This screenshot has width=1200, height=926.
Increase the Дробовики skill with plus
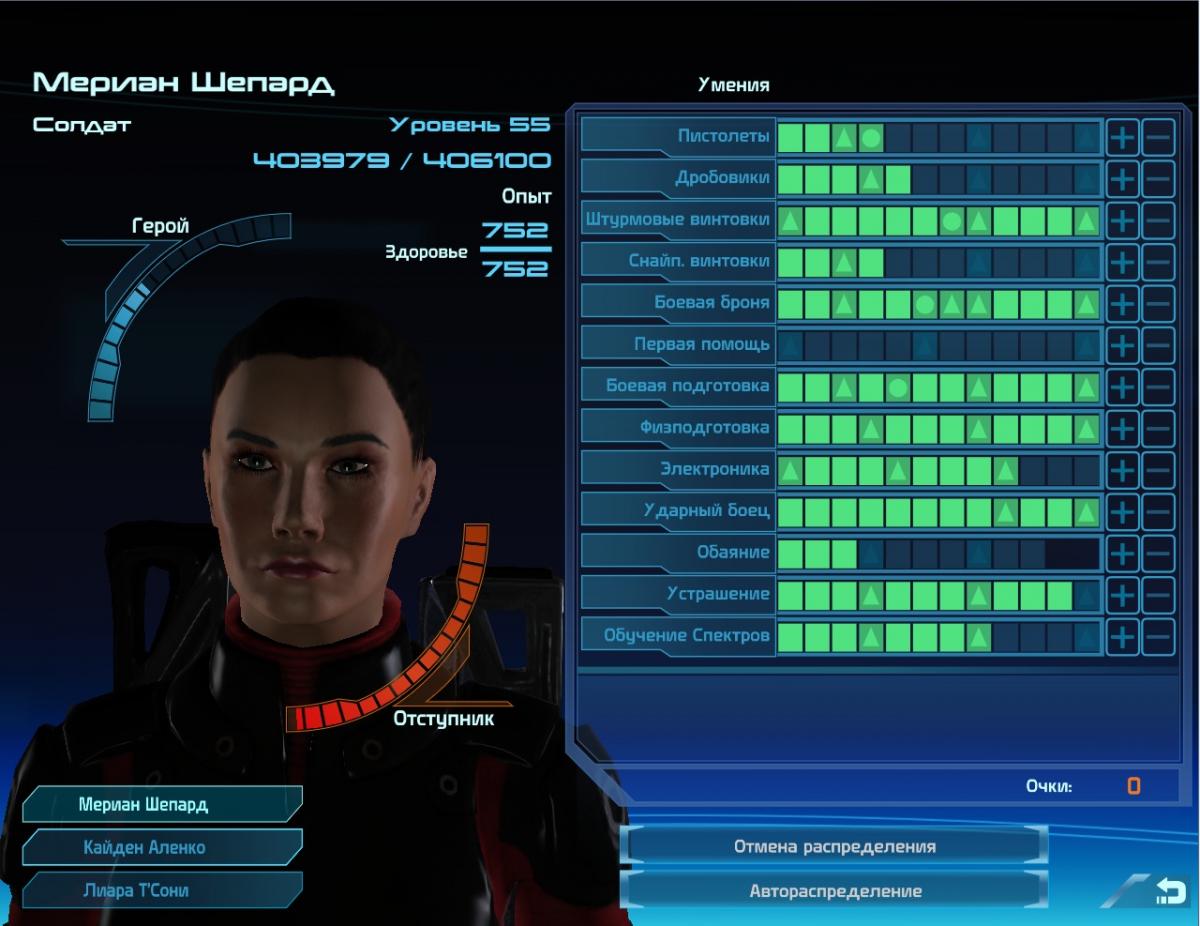pos(1122,179)
